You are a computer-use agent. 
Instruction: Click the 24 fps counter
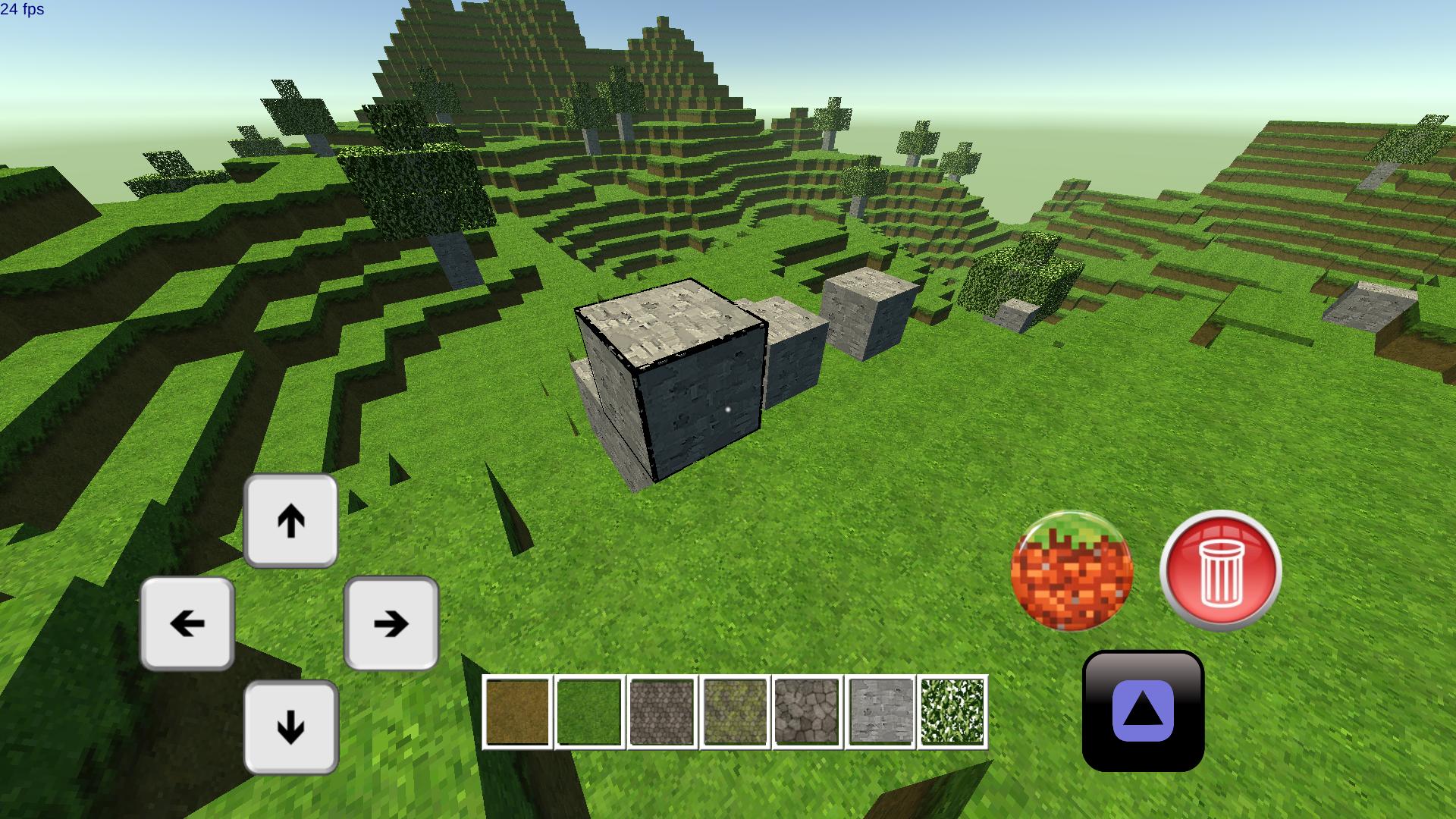coord(24,11)
